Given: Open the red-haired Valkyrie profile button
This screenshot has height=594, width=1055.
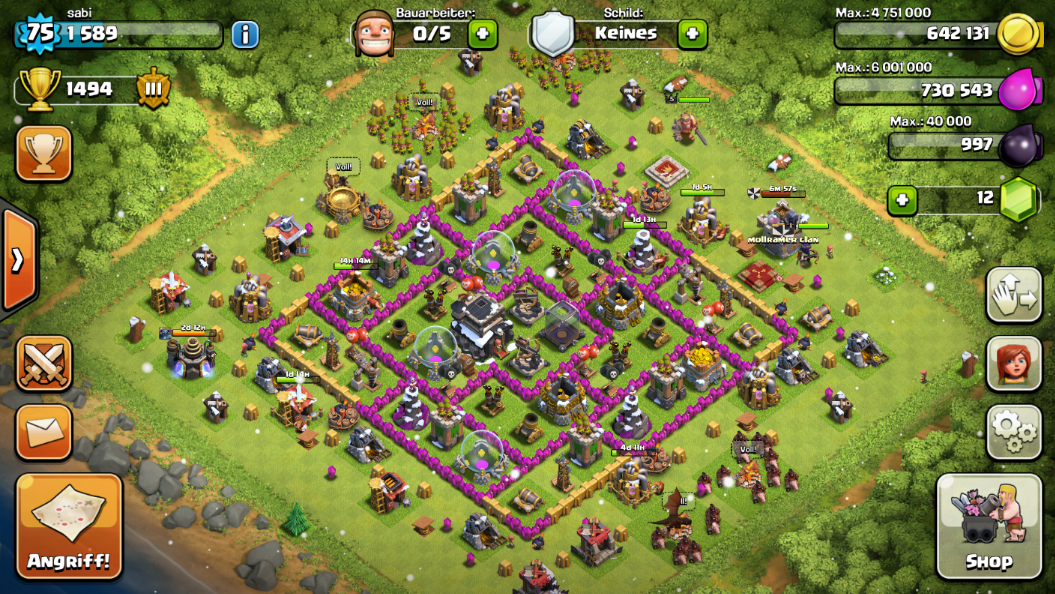Looking at the screenshot, I should click(1014, 362).
